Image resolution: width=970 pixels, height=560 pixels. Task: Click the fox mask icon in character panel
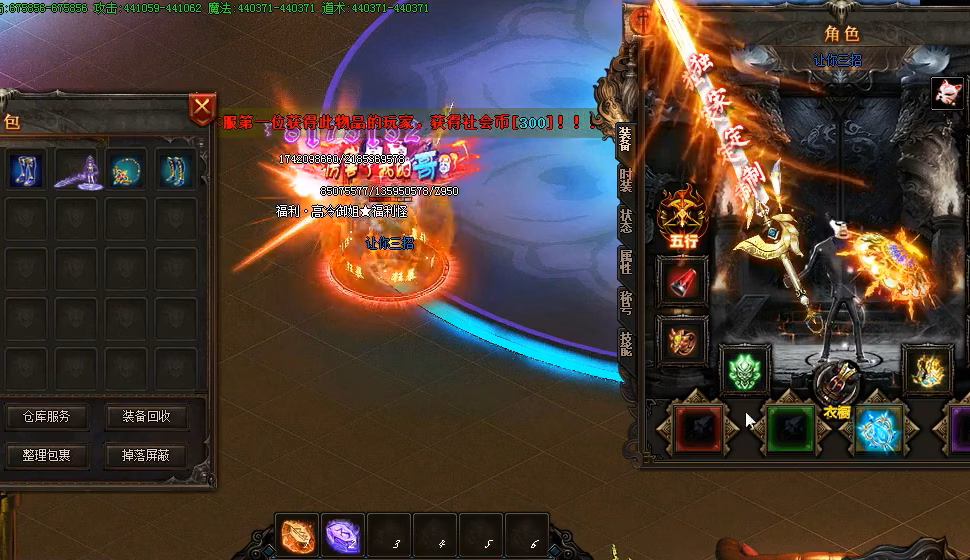(946, 92)
